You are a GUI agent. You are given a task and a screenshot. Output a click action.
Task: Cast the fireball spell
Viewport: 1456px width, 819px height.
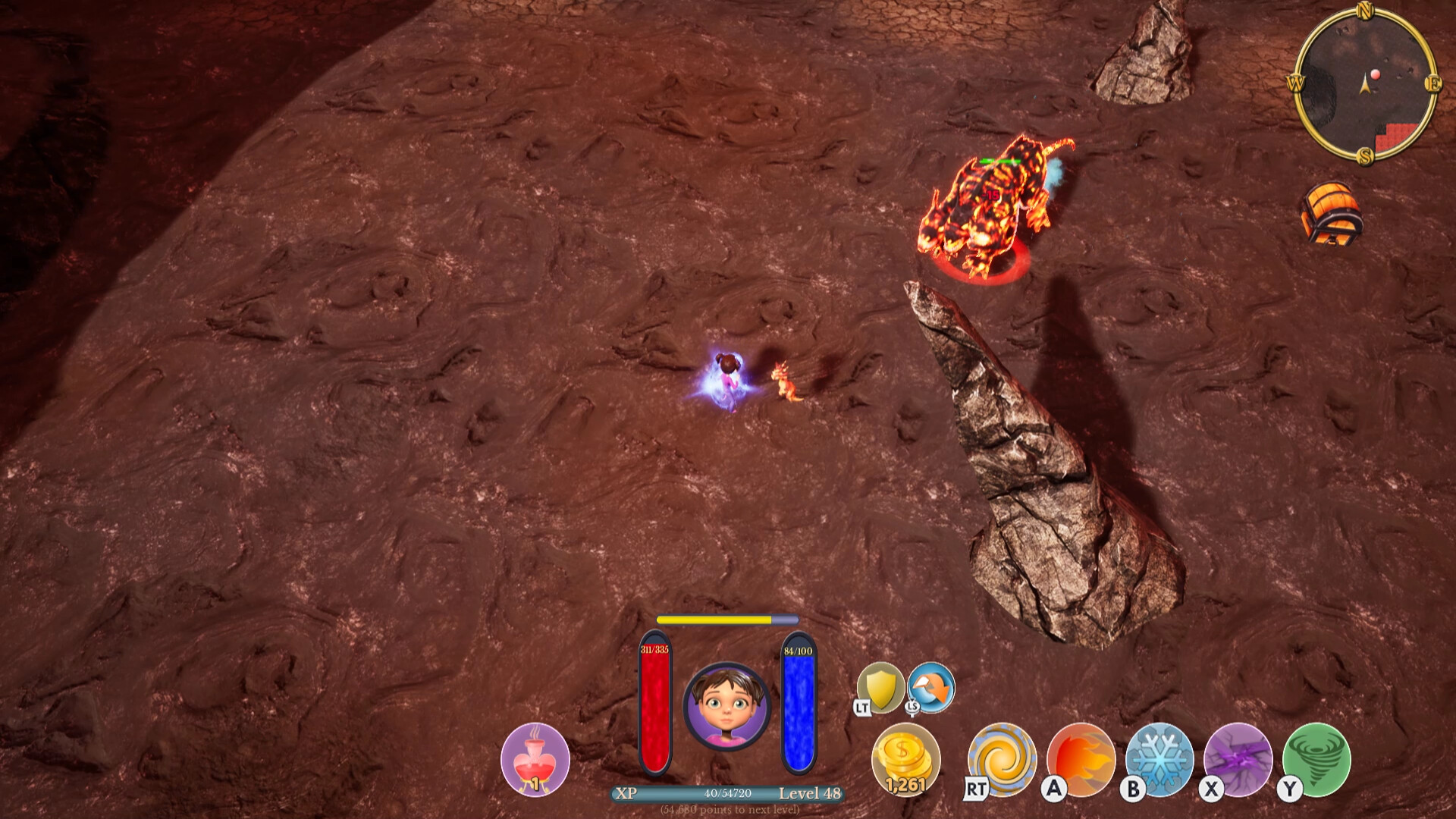tap(1081, 759)
